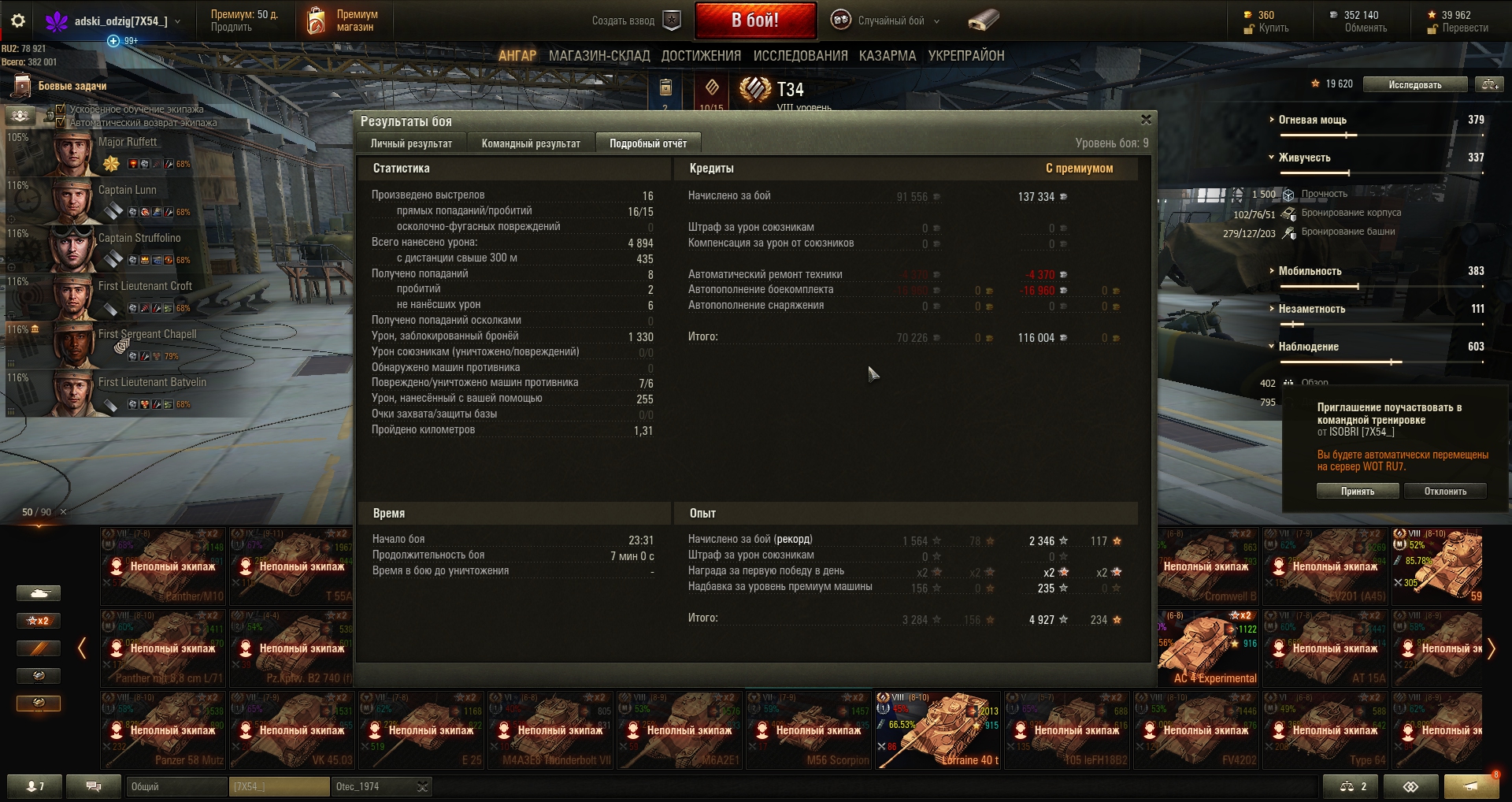The width and height of the screenshot is (1512, 802).
Task: Decline the invitation with Отклонить
Action: 1445,491
